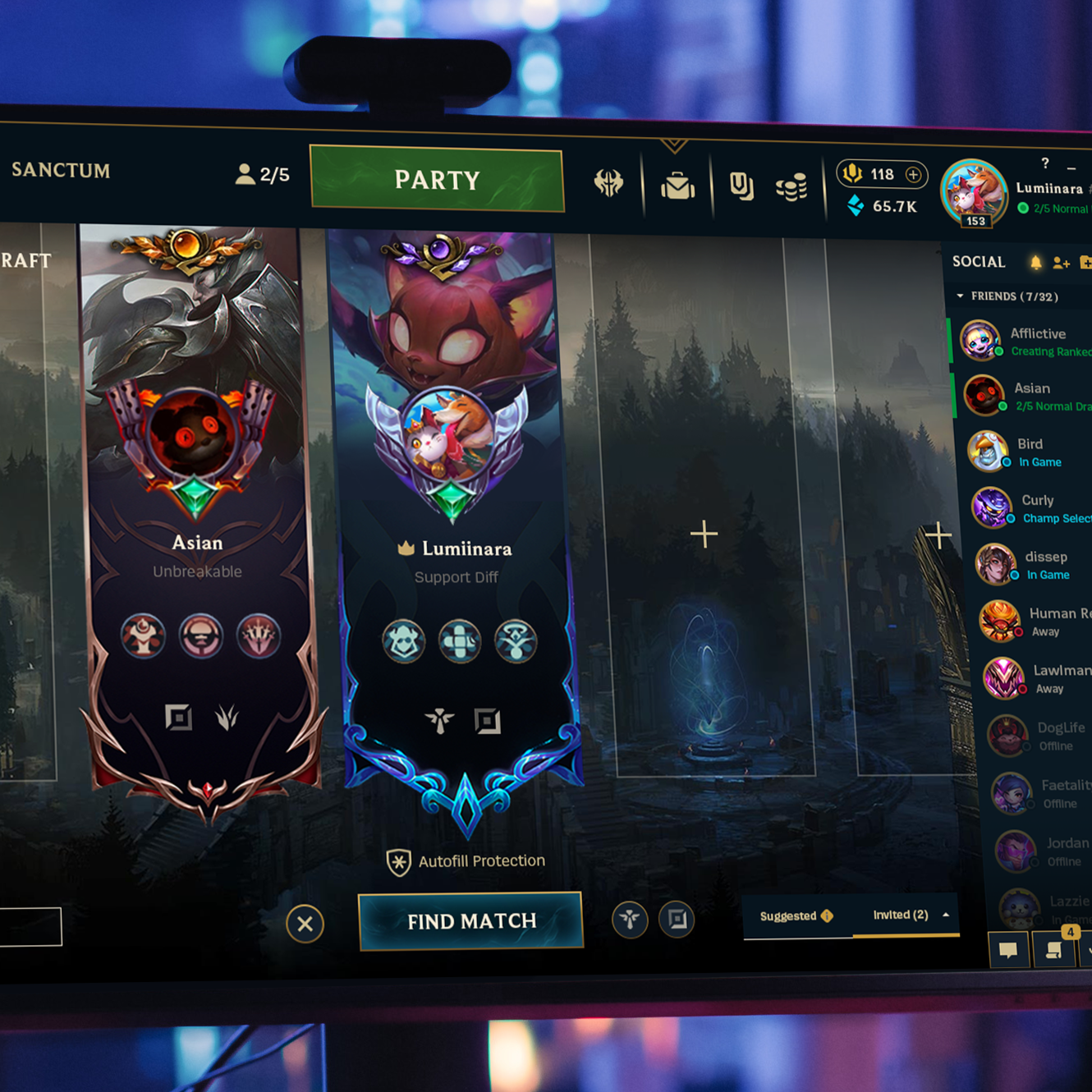Click the add friend icon in Social panel
The width and height of the screenshot is (1092, 1092).
point(1061,262)
